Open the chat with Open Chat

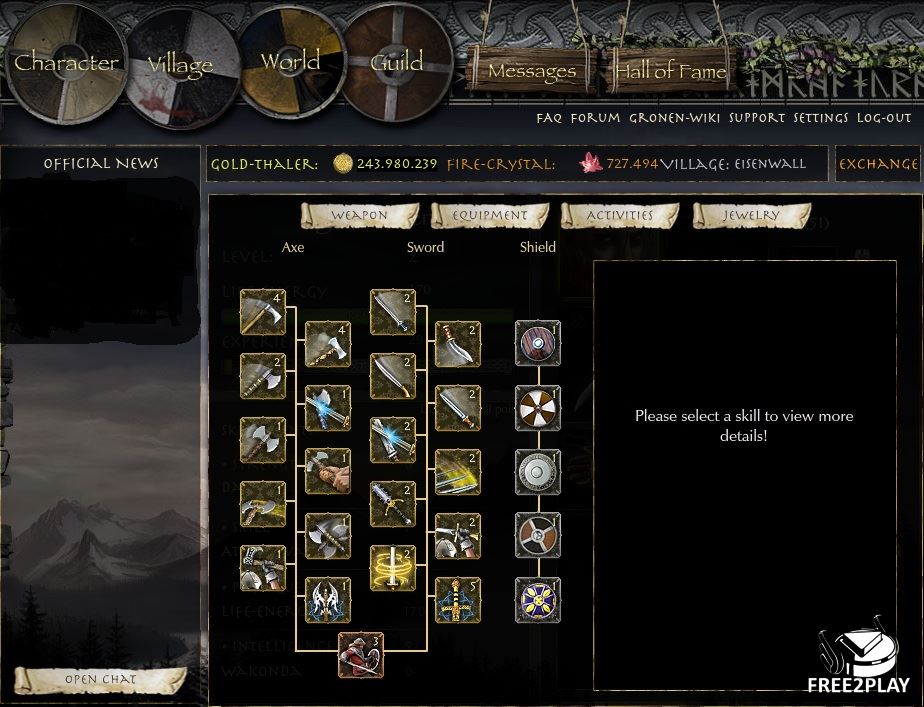(100, 680)
